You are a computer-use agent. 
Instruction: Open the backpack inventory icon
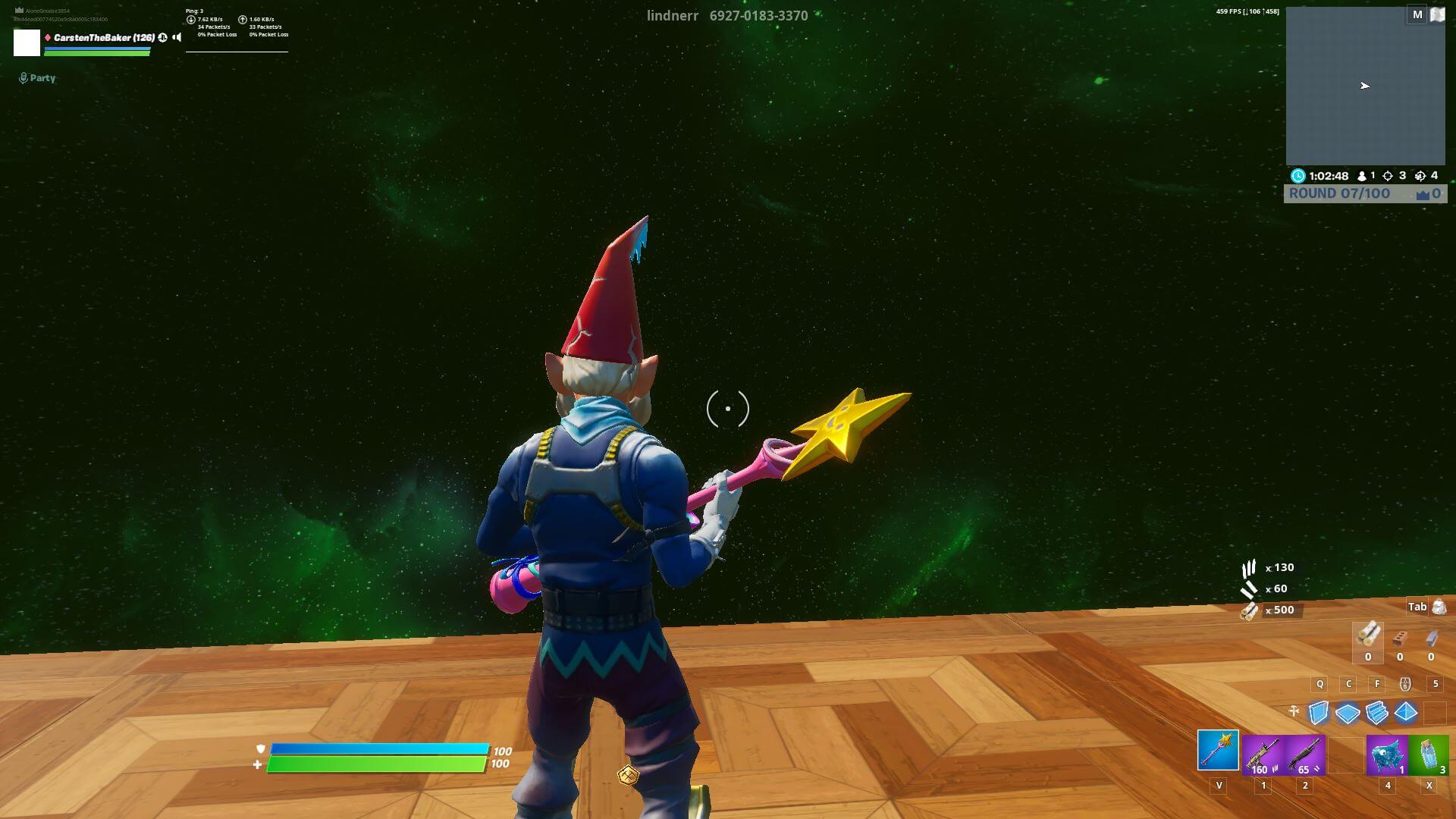[1439, 607]
